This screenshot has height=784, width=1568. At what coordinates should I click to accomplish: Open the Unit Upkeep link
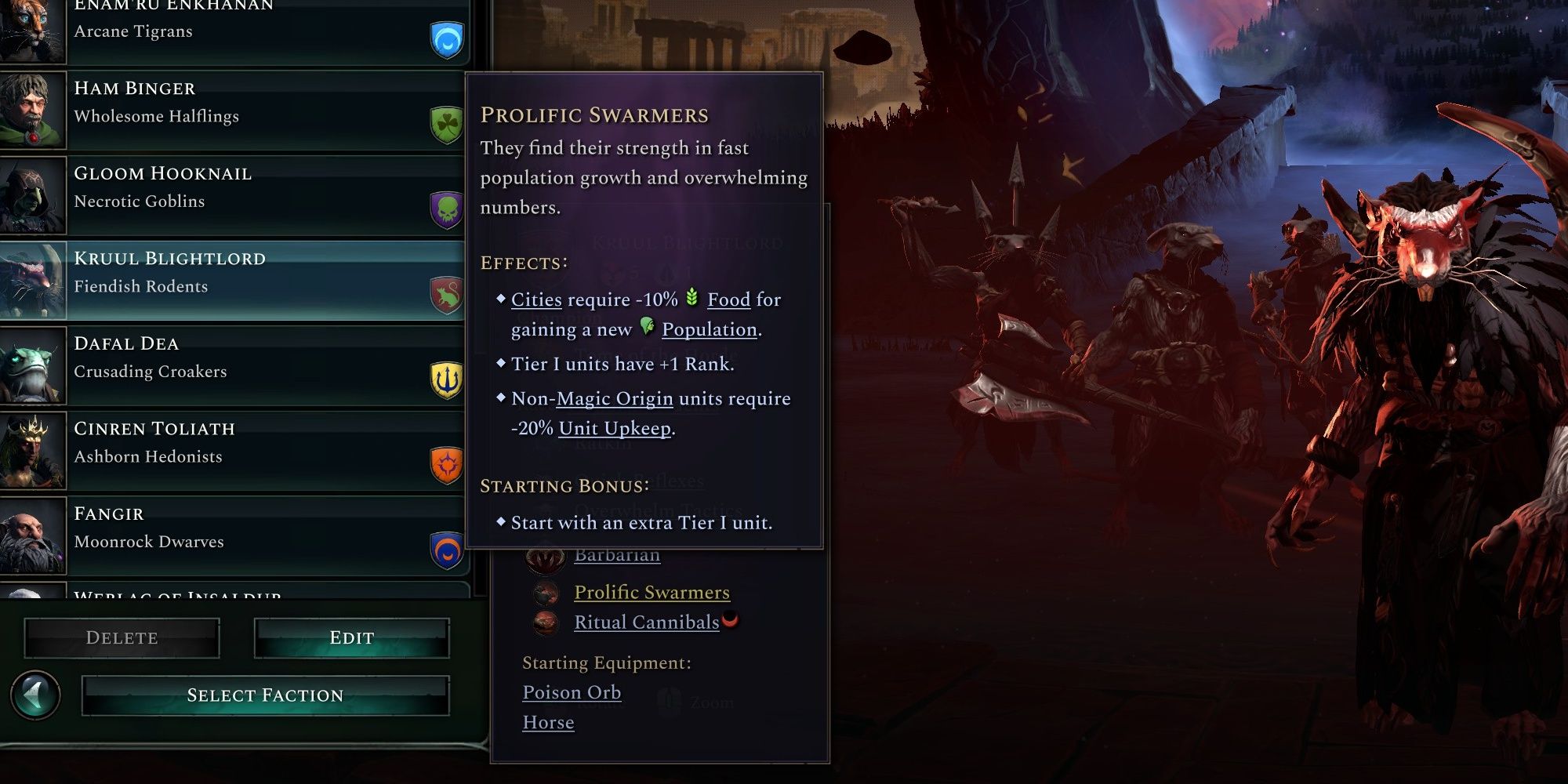[616, 428]
